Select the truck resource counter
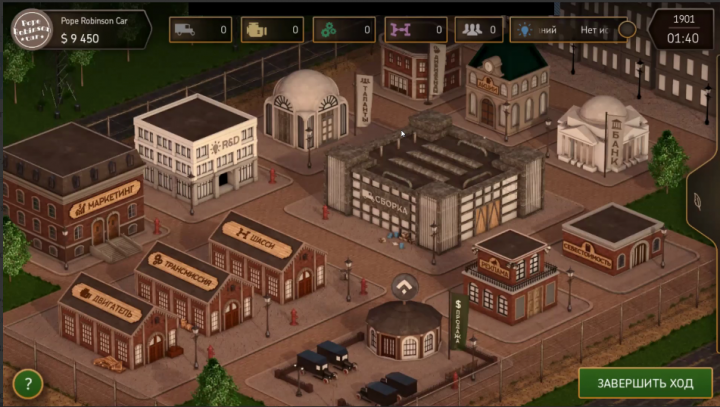This screenshot has height=407, width=720. click(x=200, y=30)
